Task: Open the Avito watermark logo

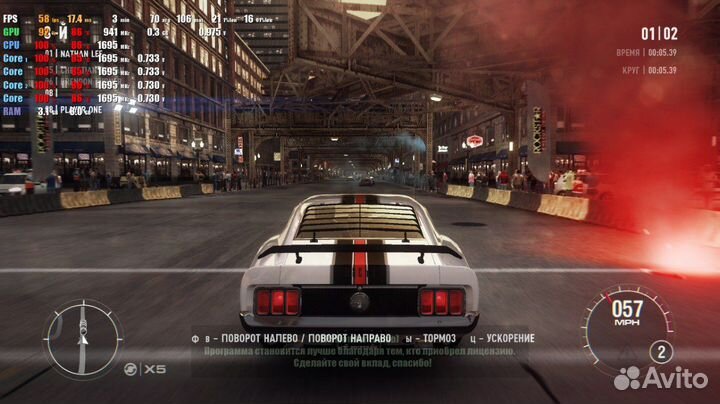Action: coord(660,378)
